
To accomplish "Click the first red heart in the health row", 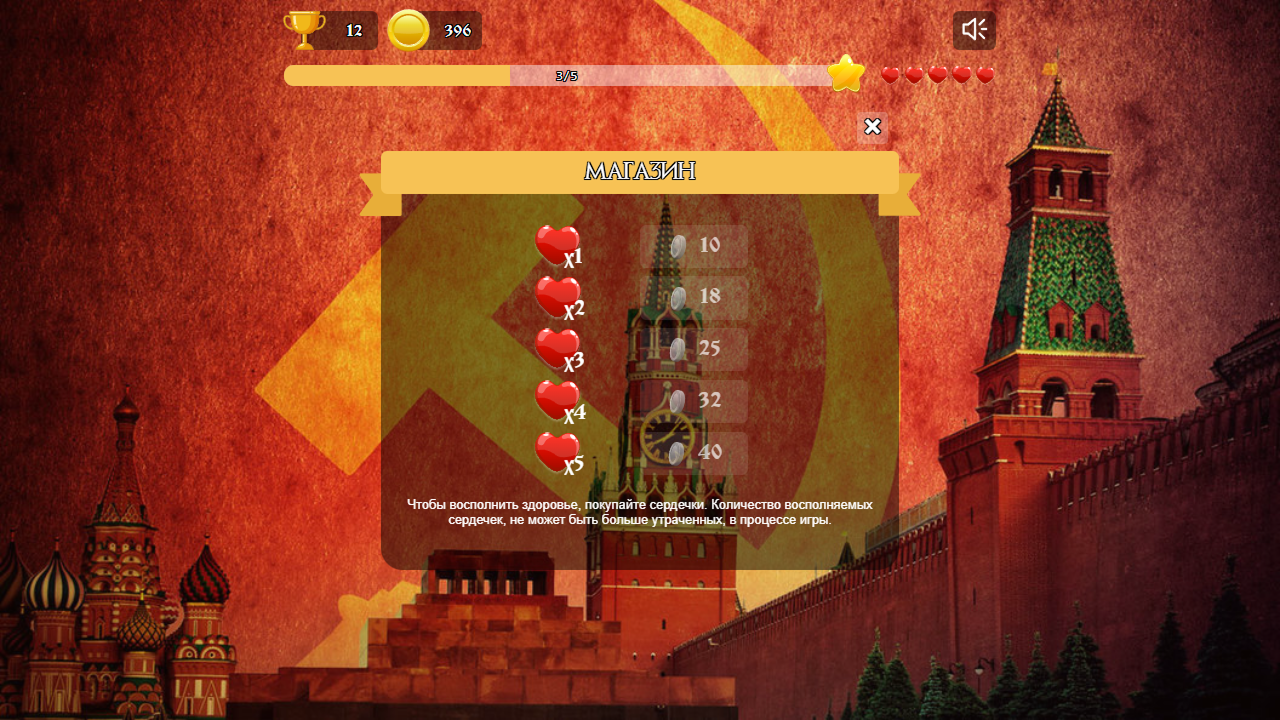I will 889,73.
